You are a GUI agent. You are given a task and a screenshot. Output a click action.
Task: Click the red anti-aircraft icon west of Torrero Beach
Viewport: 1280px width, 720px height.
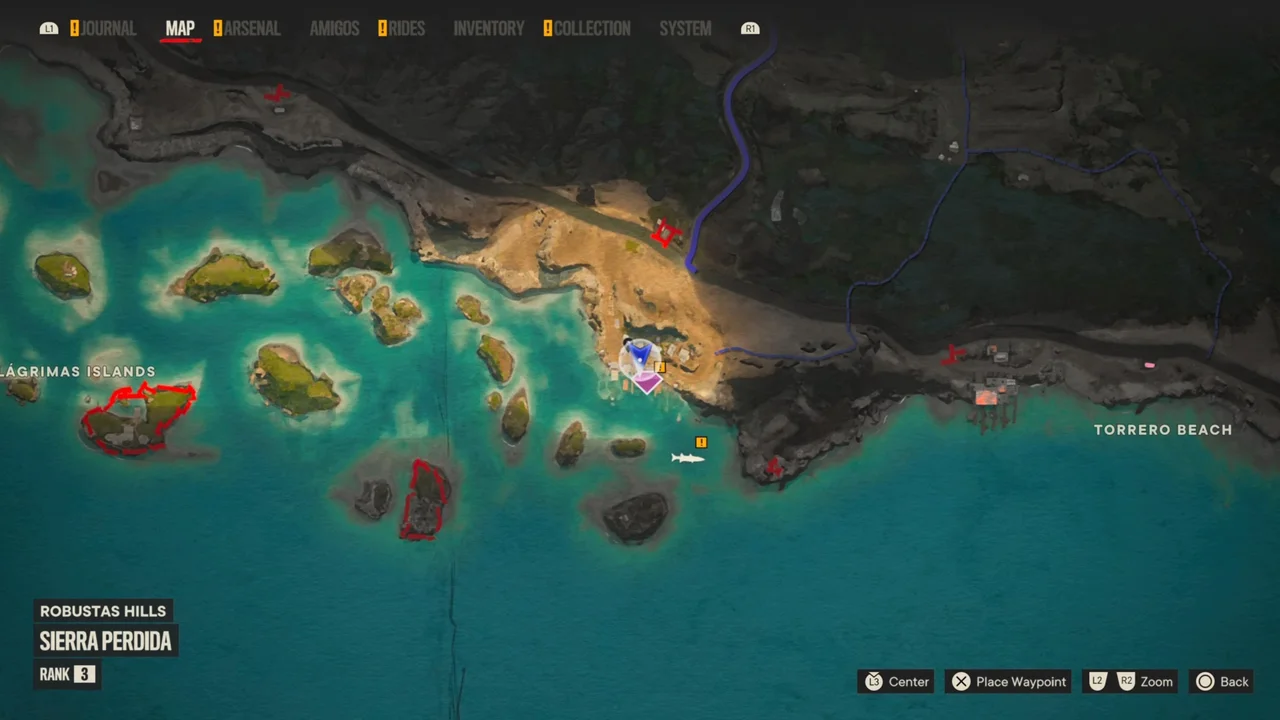click(951, 354)
